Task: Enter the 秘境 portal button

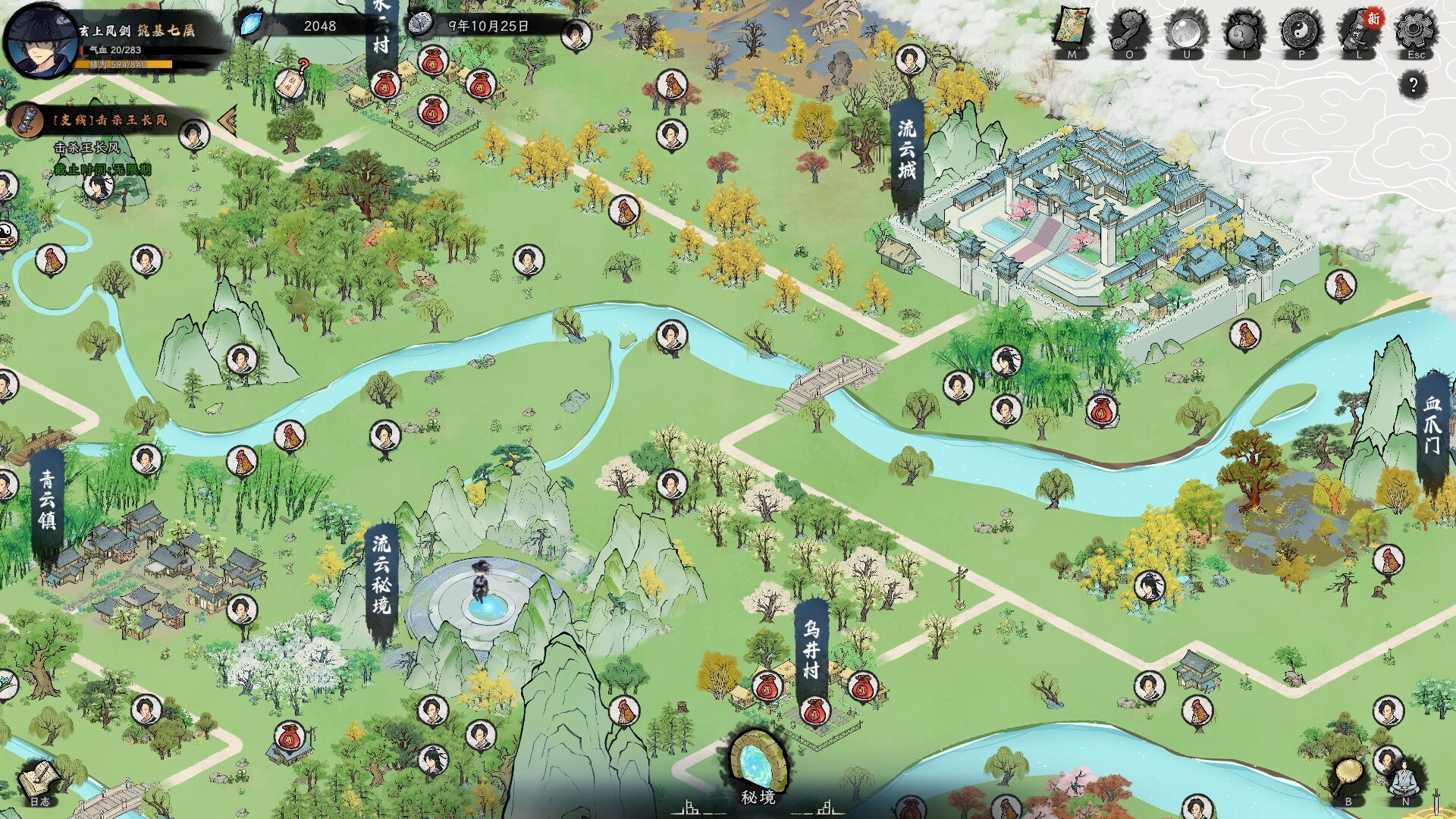Action: [758, 766]
